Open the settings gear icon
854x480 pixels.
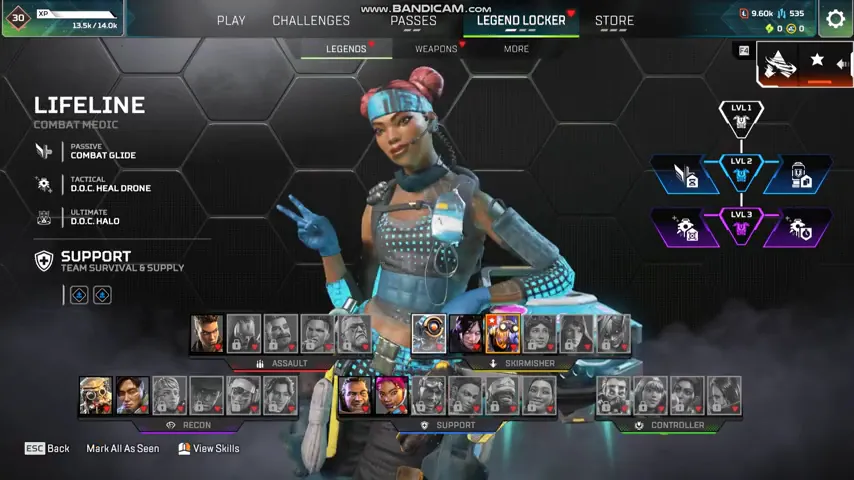pyautogui.click(x=835, y=19)
